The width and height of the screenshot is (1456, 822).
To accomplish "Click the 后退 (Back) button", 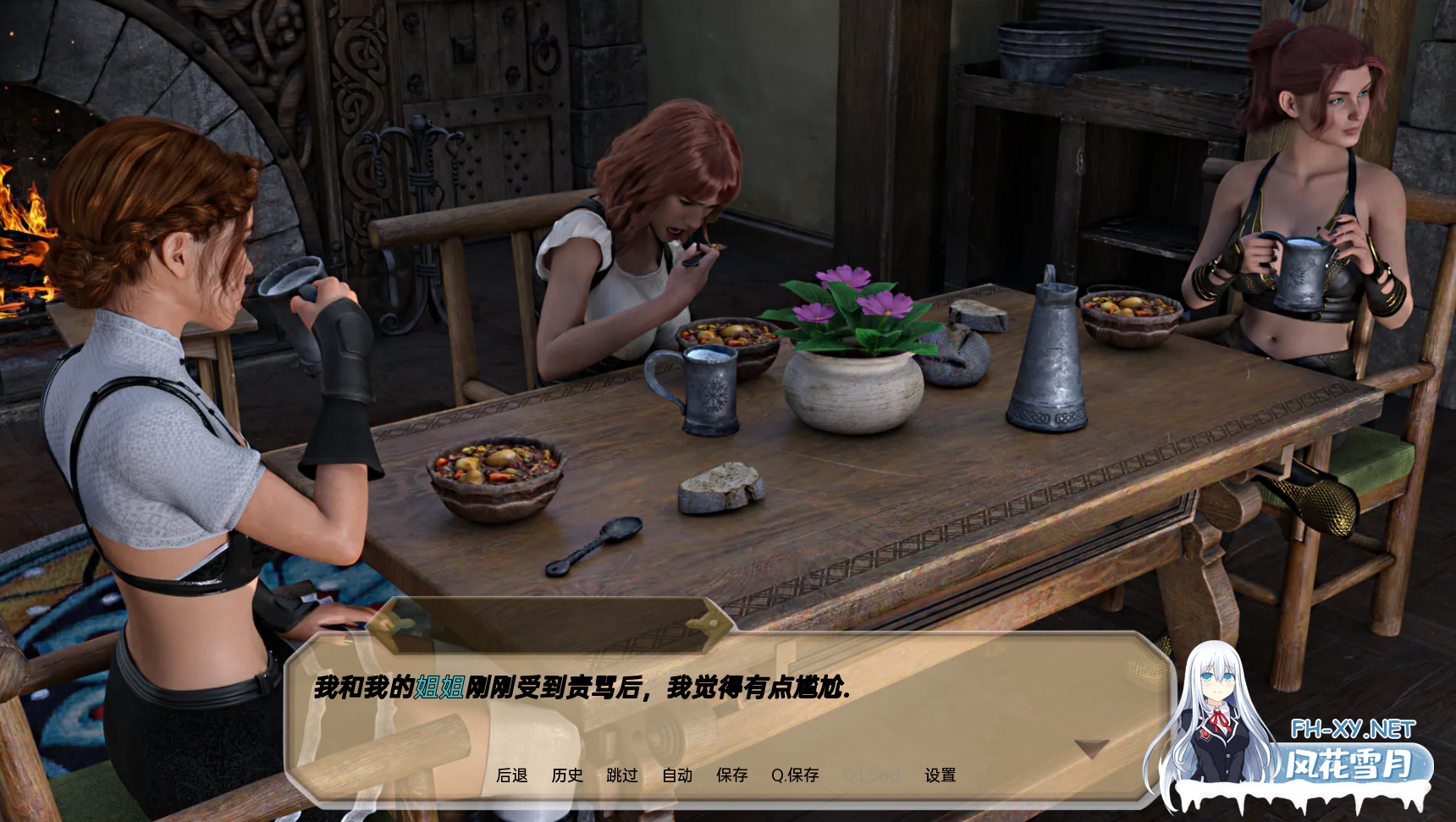I will [511, 775].
